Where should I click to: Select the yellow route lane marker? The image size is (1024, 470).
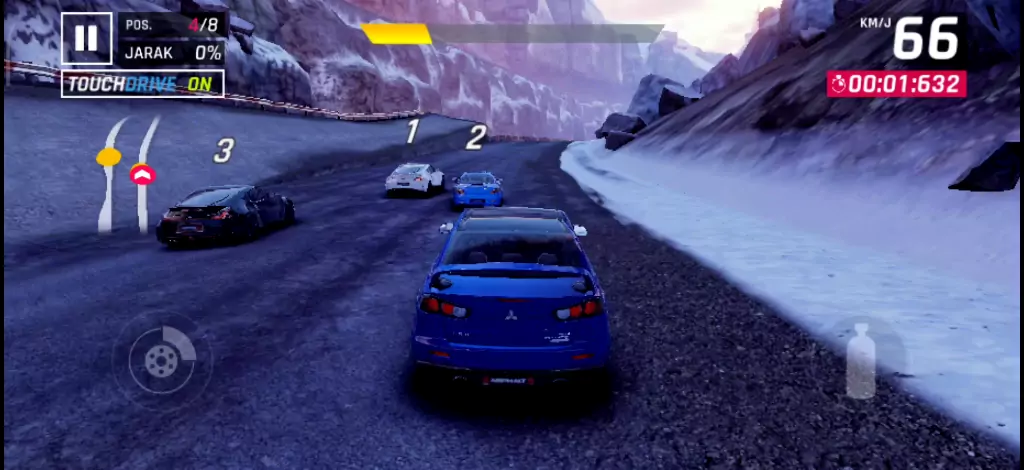pos(108,157)
